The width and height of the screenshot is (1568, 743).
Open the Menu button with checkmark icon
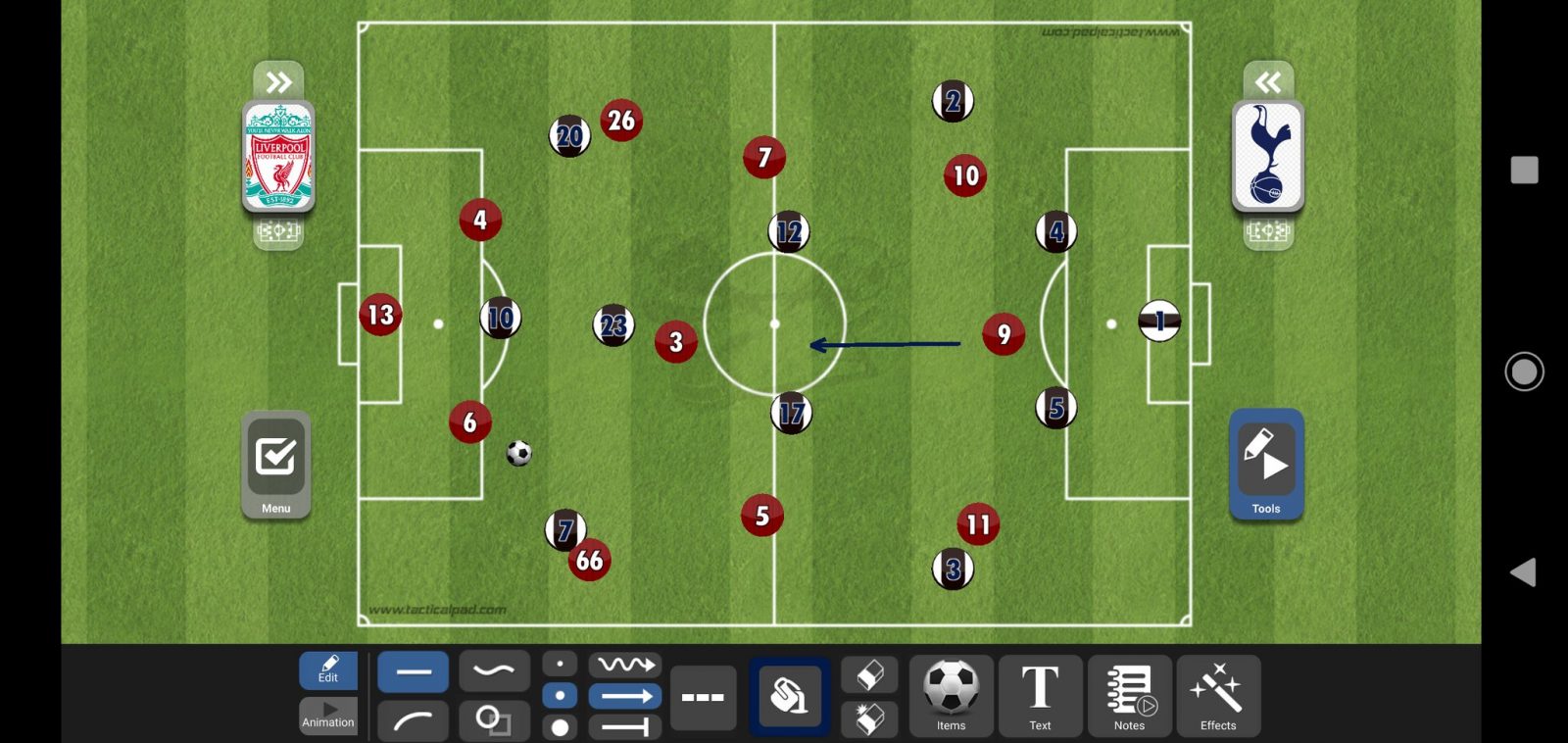click(x=275, y=465)
